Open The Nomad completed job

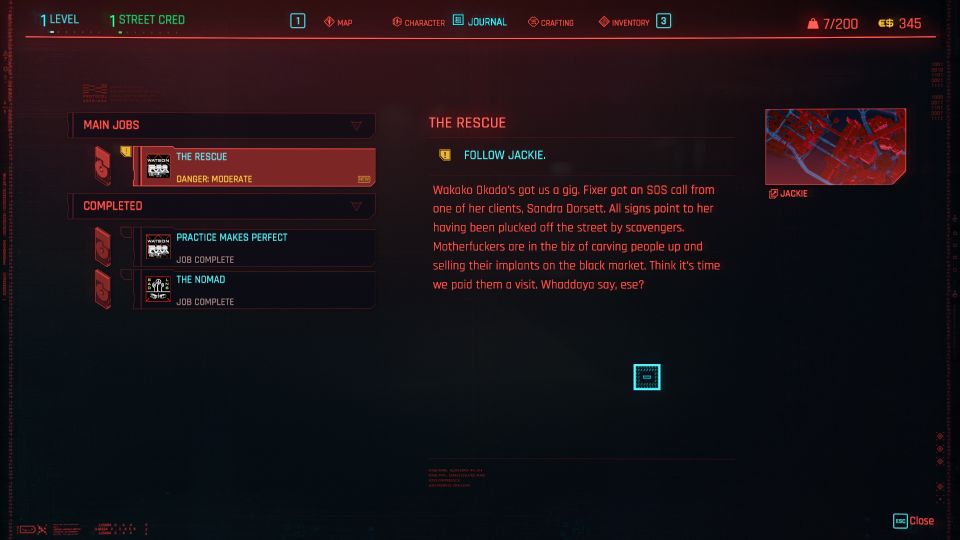tap(255, 290)
